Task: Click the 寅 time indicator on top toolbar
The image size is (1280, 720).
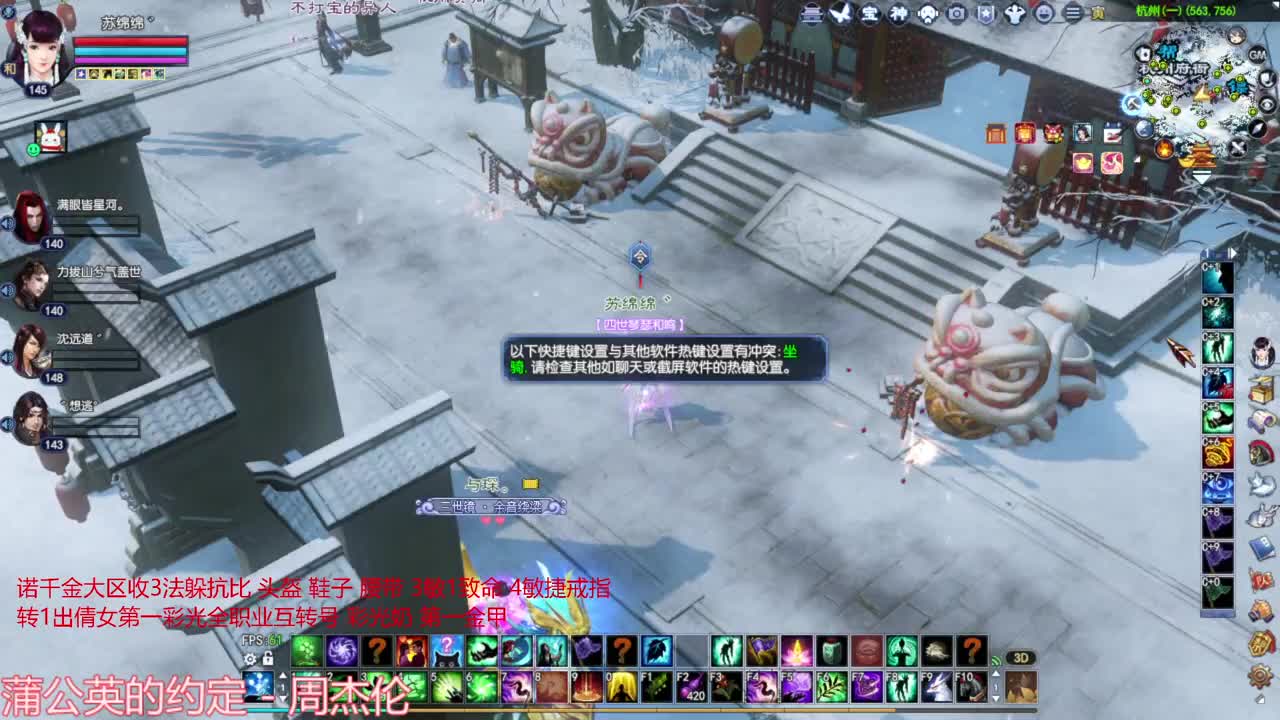Action: [x=1098, y=12]
